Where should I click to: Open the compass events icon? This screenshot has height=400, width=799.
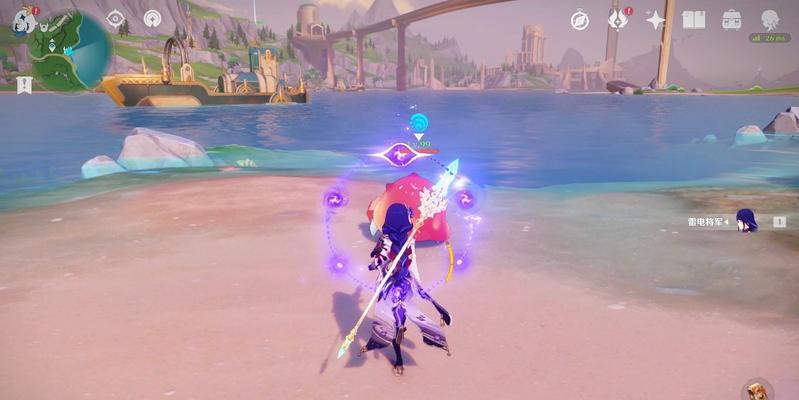[580, 20]
